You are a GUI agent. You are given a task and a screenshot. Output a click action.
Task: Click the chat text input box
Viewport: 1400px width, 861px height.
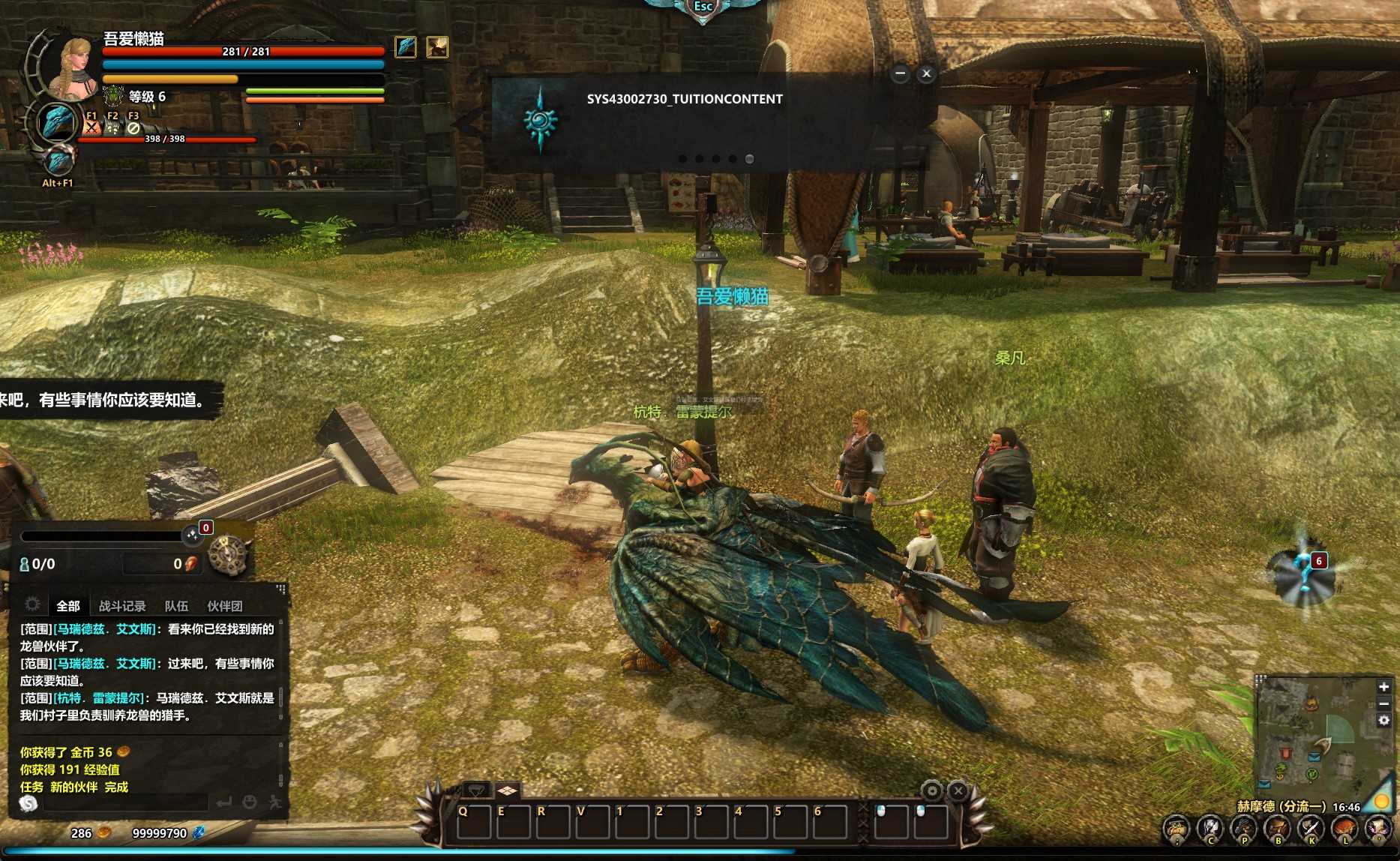click(x=124, y=803)
